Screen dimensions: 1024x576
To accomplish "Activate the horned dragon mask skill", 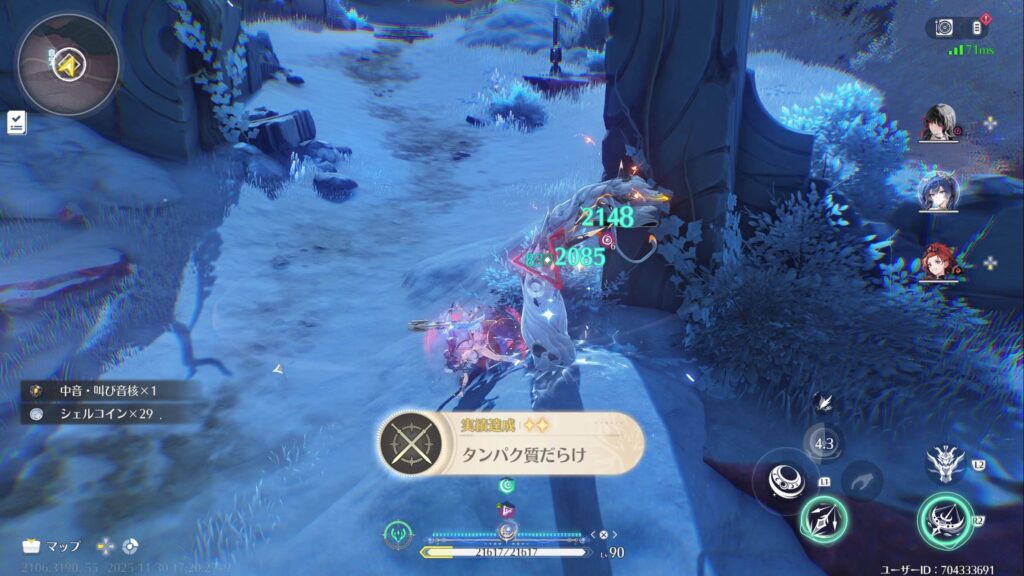I will tap(945, 462).
